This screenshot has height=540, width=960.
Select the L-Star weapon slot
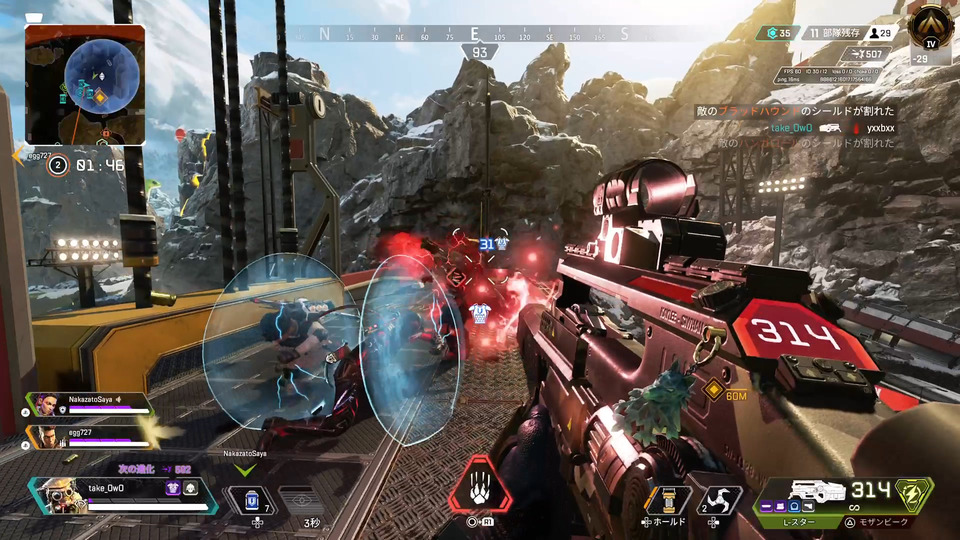click(x=812, y=497)
